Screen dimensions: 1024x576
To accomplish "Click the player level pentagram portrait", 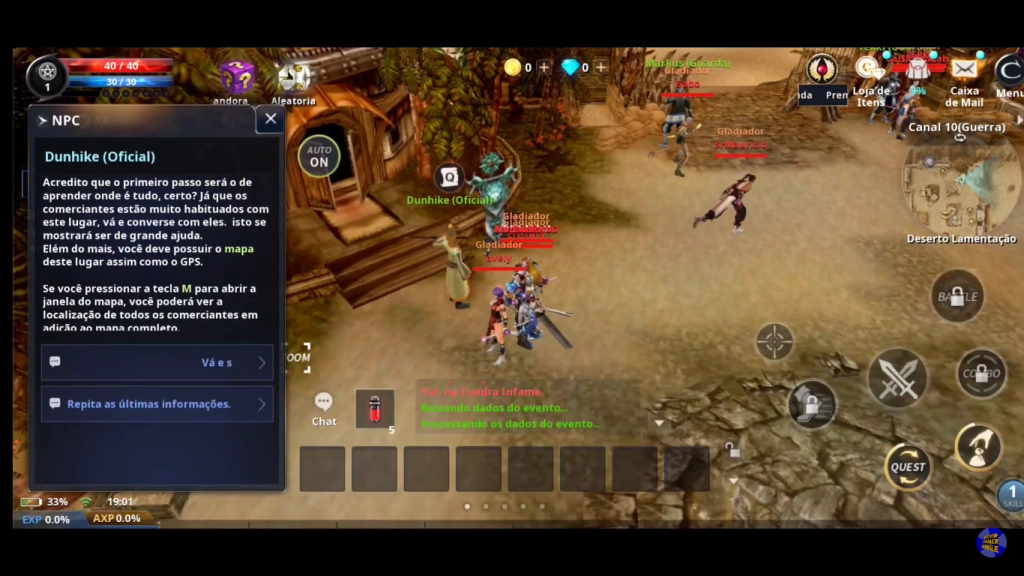I will (x=47, y=73).
